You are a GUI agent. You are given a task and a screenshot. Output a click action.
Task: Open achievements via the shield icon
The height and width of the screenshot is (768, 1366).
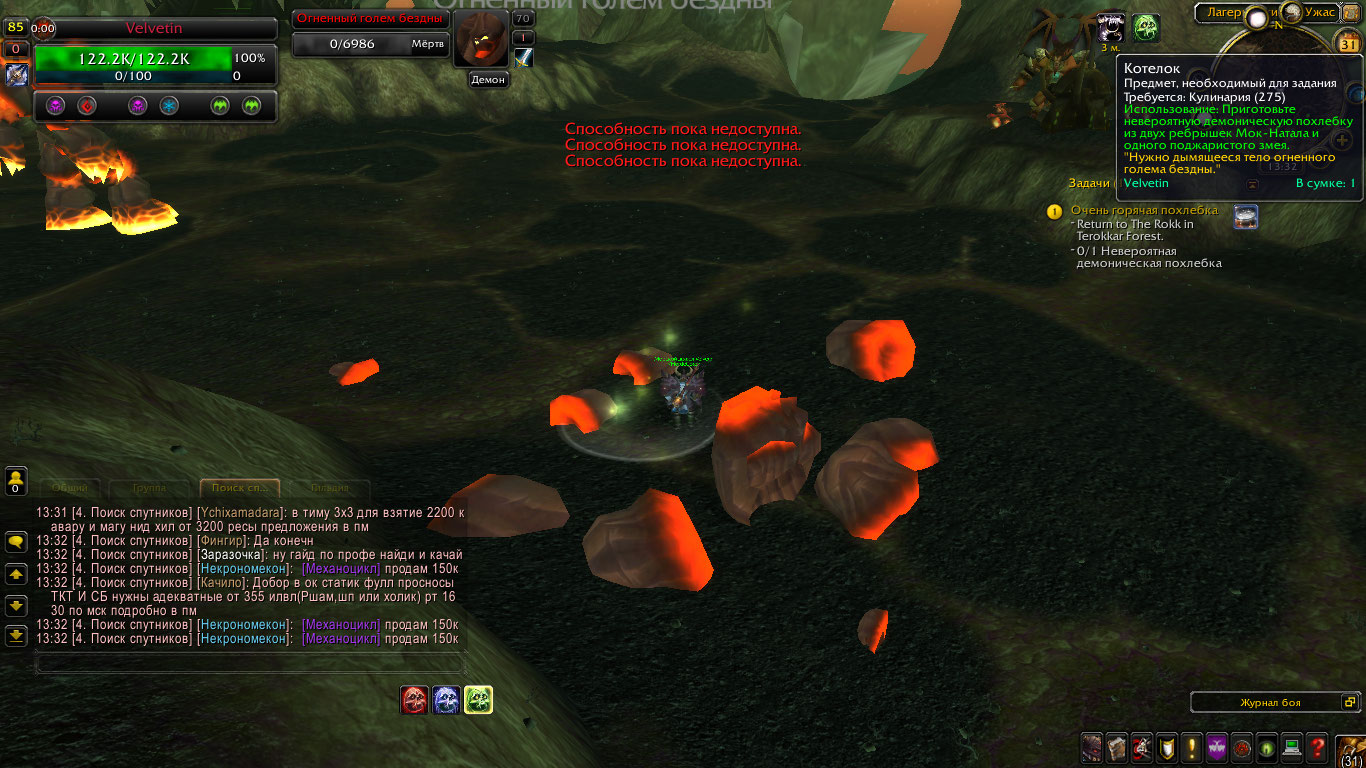[1167, 746]
